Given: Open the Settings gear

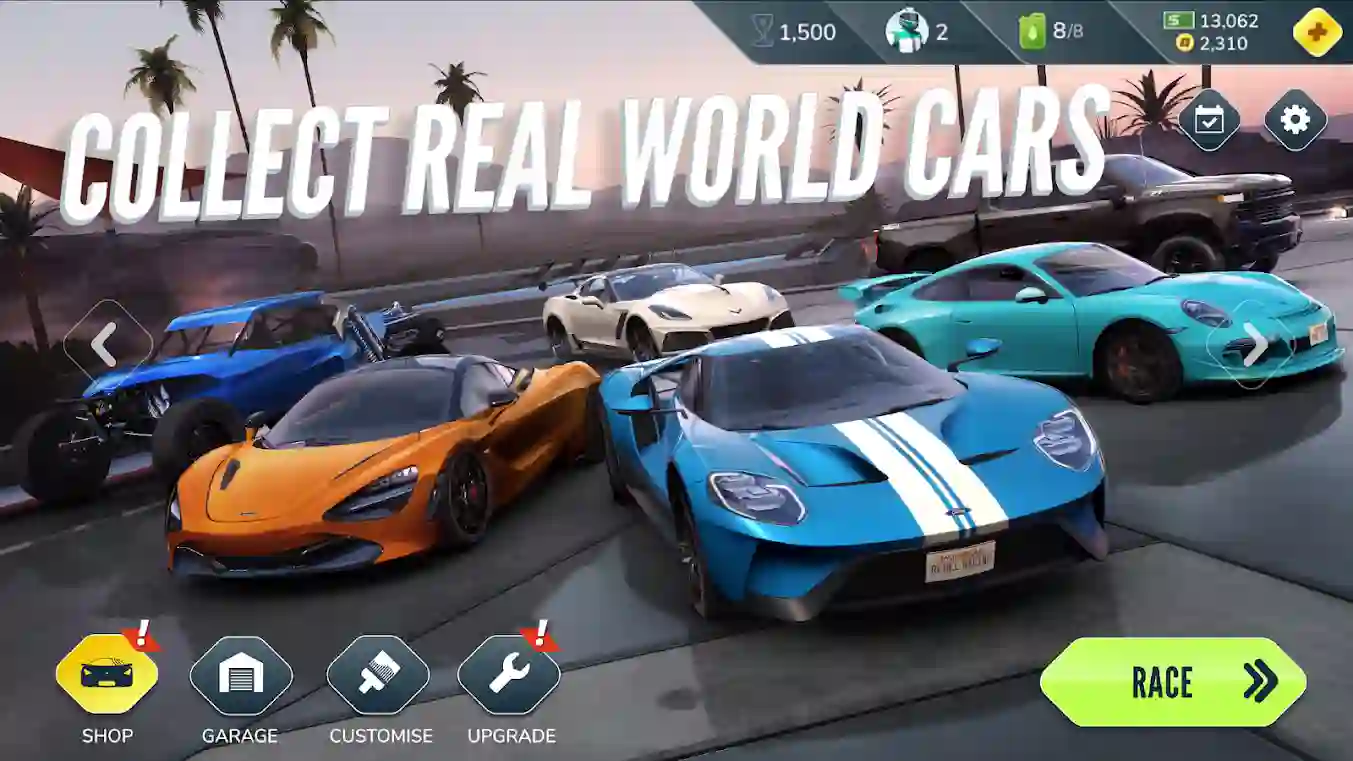Looking at the screenshot, I should [1296, 120].
